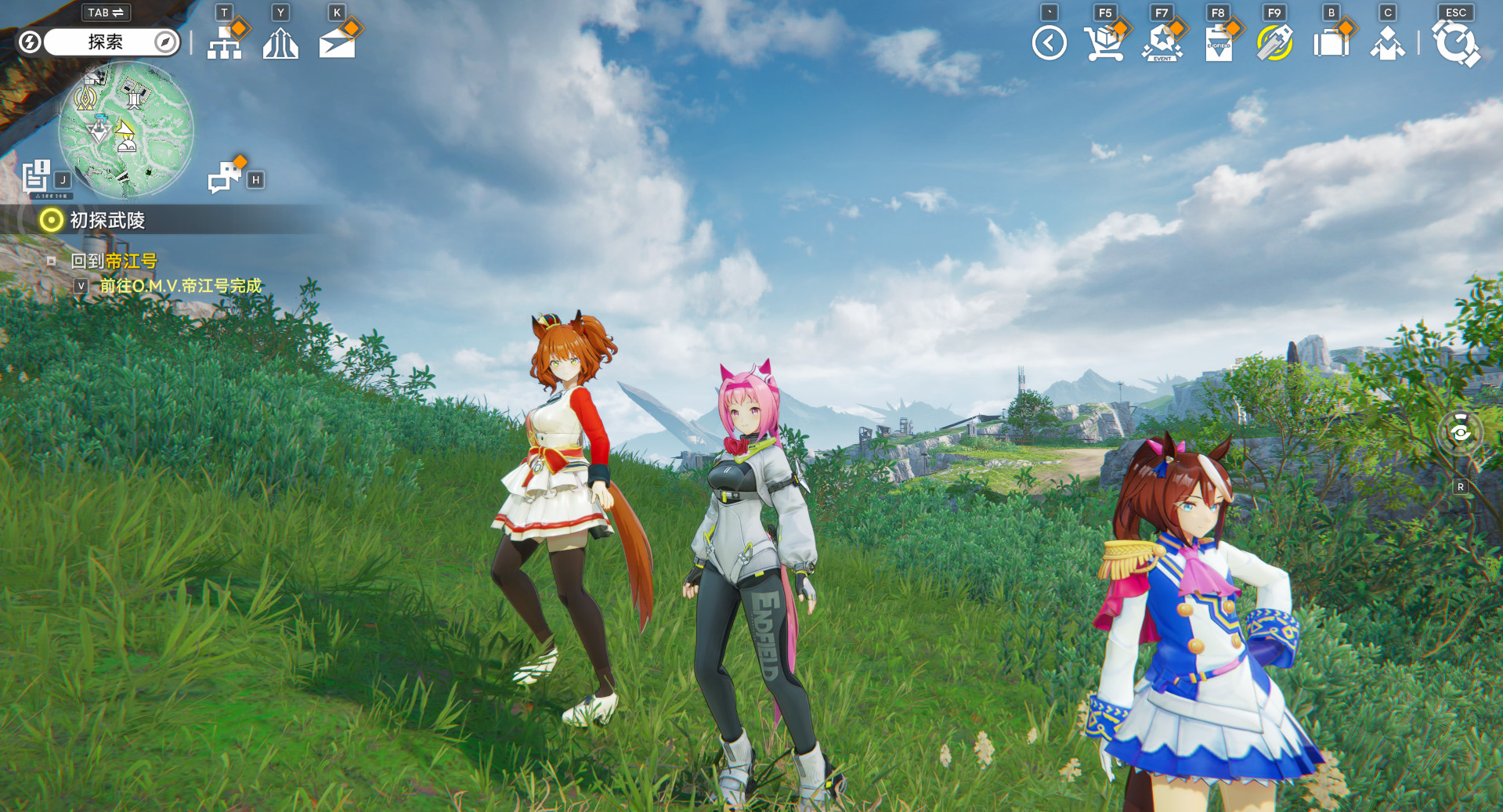
Task: Open the operators character icon
Action: click(x=1387, y=44)
